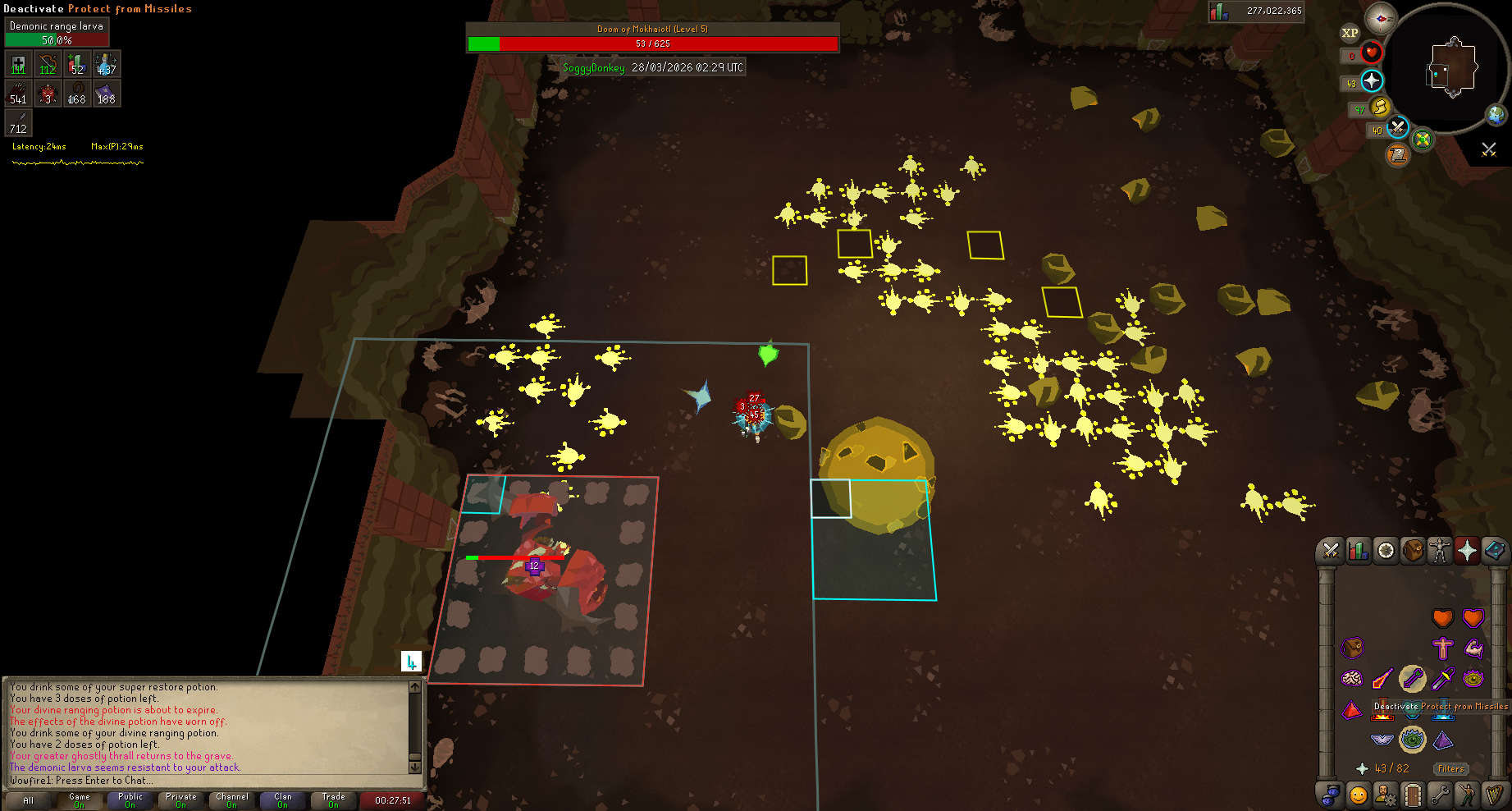Select the Game chat filter tab
Image resolution: width=1512 pixels, height=811 pixels.
click(x=80, y=800)
